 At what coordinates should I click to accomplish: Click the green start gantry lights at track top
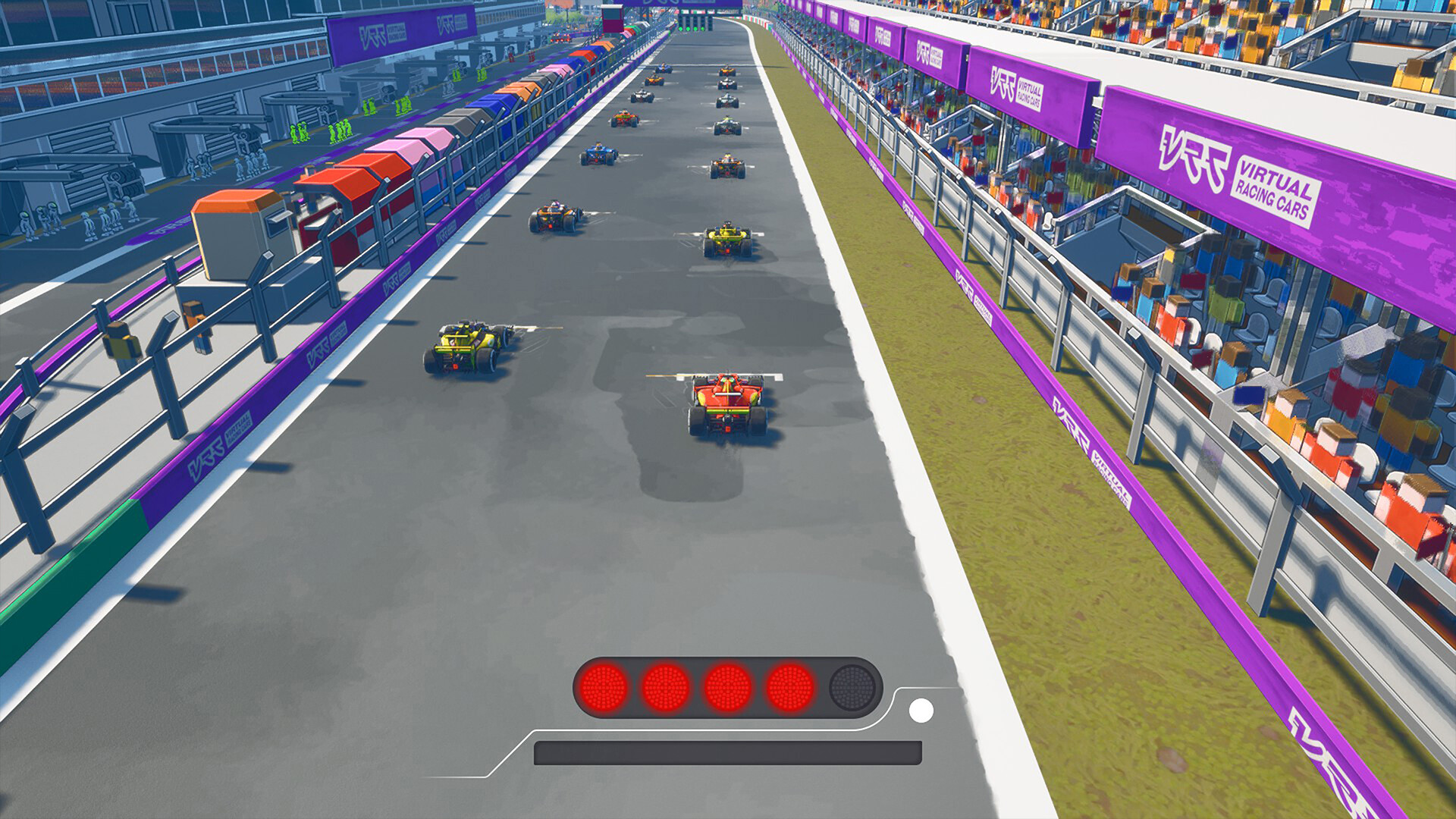692,28
